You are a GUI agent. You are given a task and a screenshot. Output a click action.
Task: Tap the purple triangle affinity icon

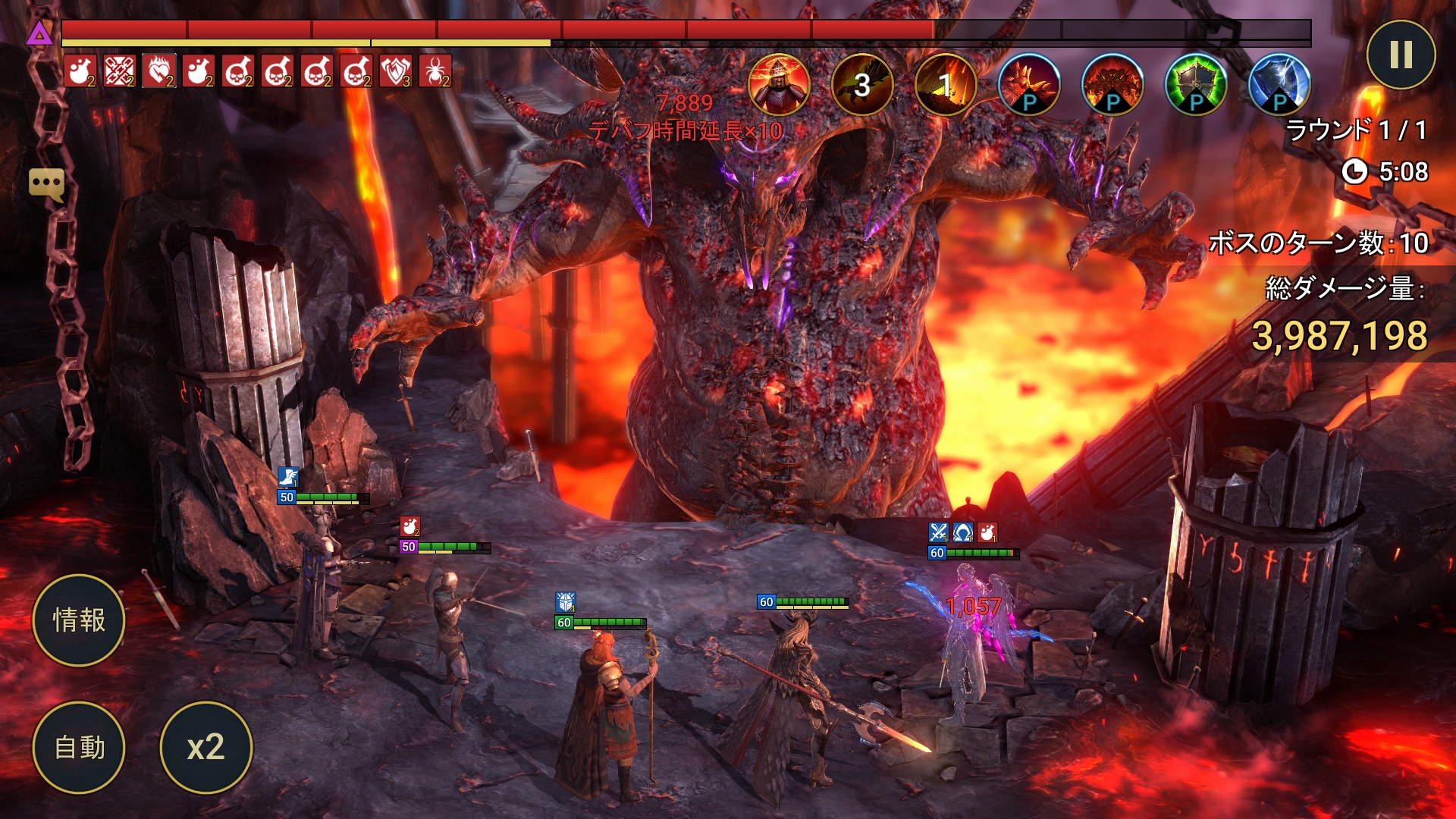coord(39,33)
